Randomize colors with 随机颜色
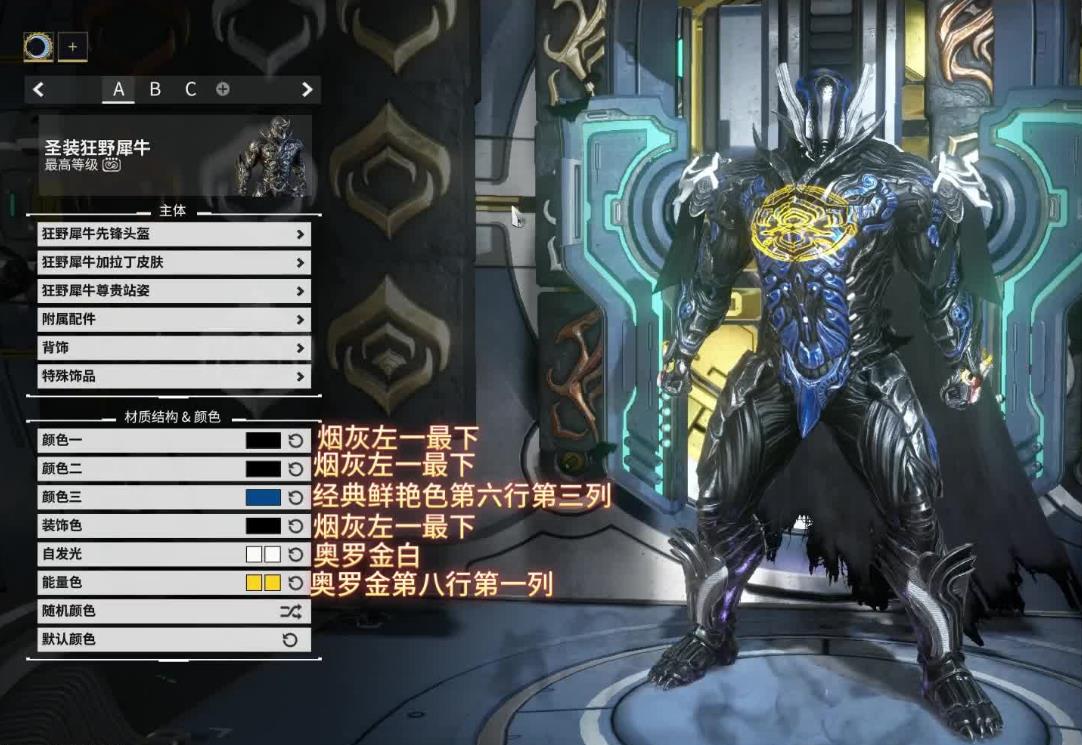The image size is (1082, 745). [x=290, y=611]
